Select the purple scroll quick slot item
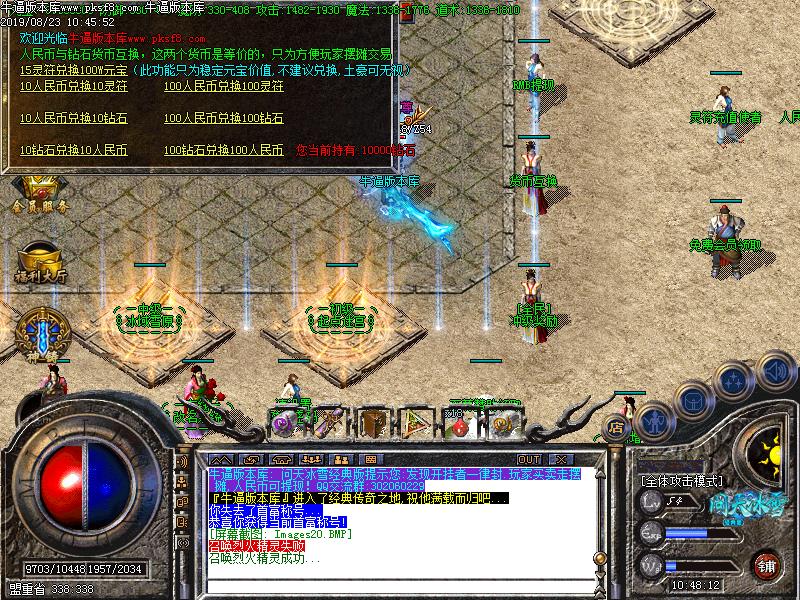The width and height of the screenshot is (800, 600). [287, 424]
